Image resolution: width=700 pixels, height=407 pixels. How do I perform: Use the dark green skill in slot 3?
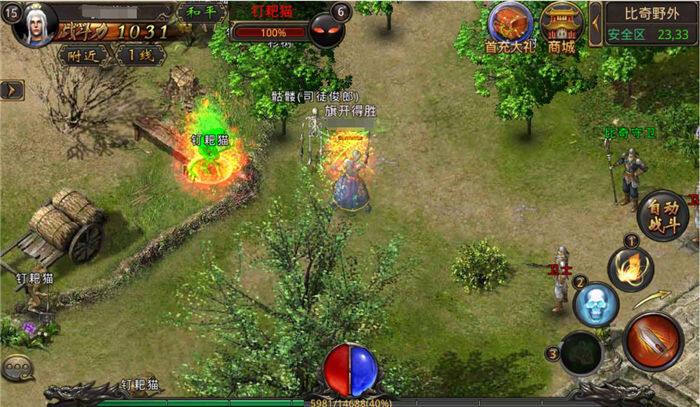point(580,353)
